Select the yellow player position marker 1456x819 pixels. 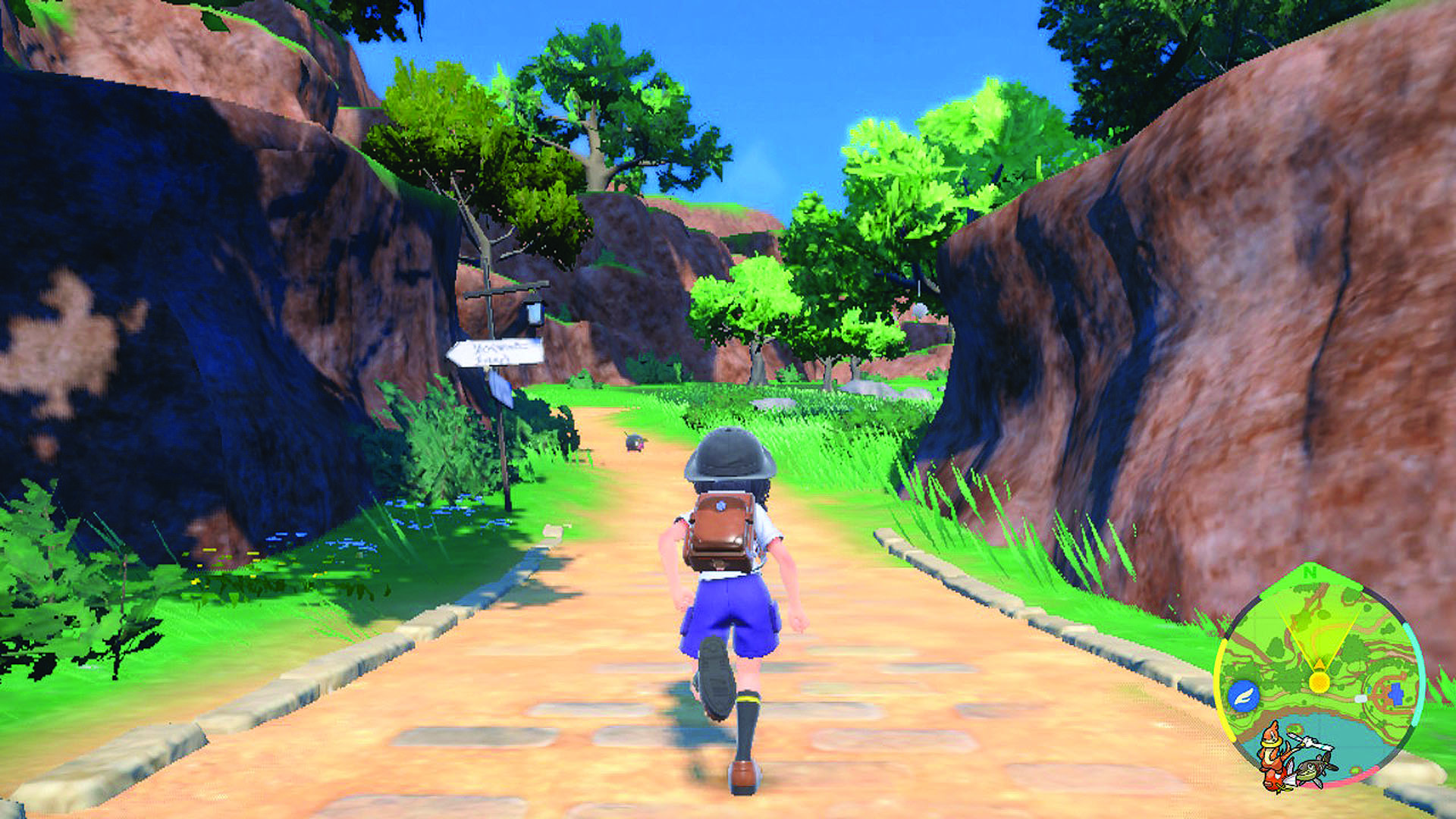[1319, 680]
